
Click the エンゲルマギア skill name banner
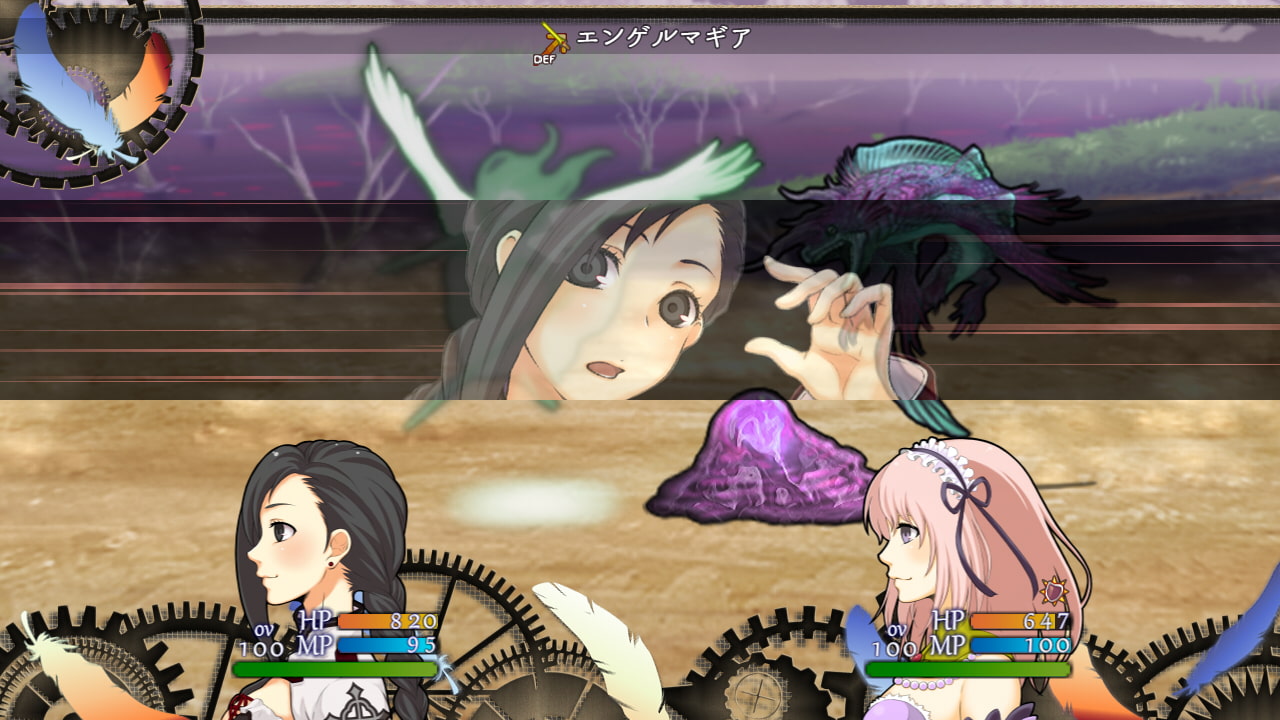point(663,39)
